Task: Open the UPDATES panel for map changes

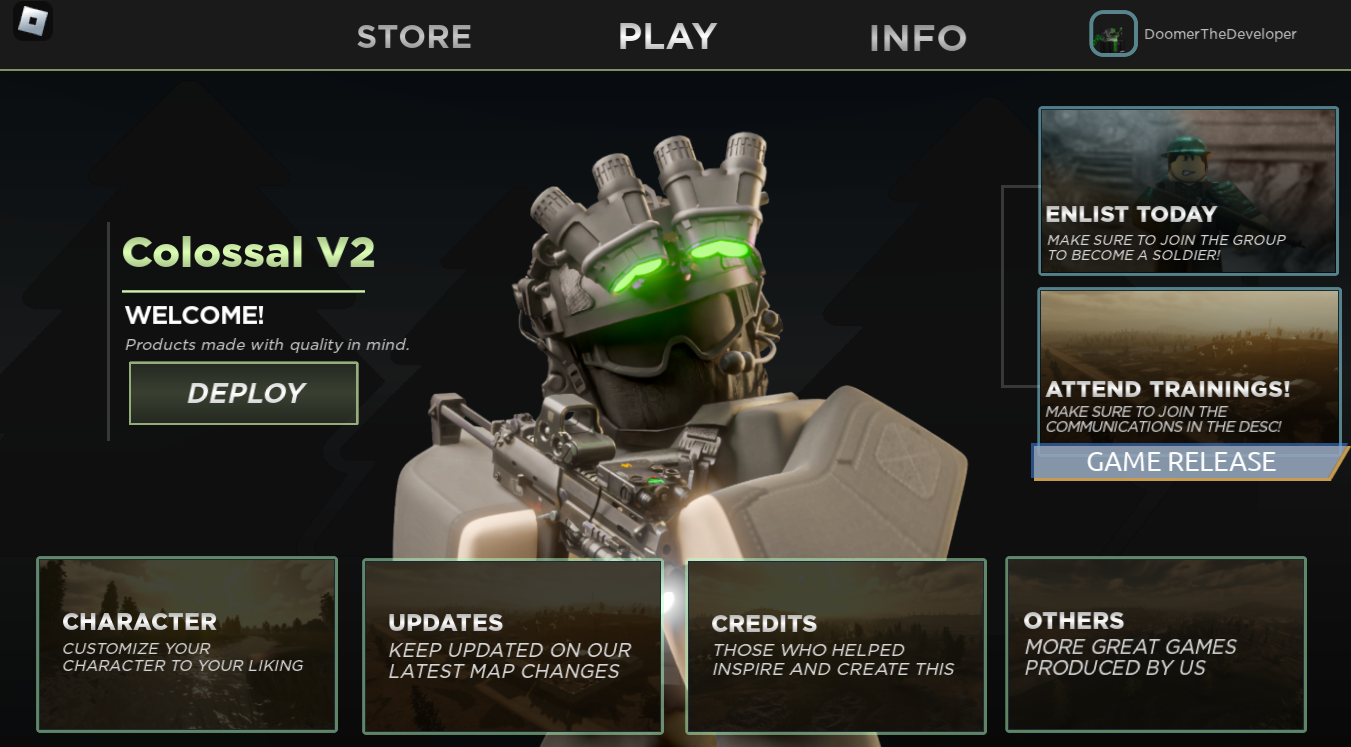Action: pyautogui.click(x=512, y=645)
